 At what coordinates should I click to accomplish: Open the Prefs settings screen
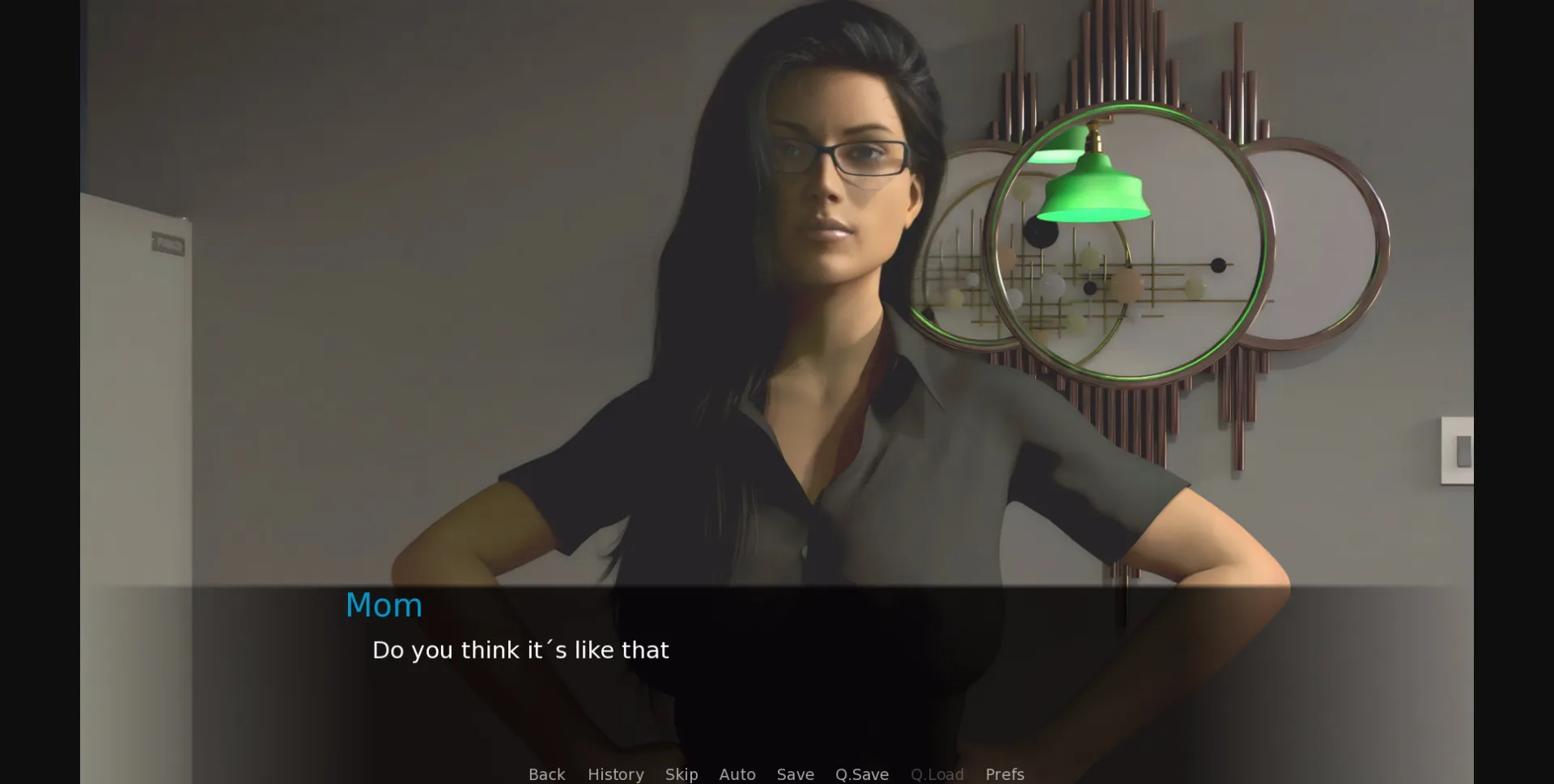pos(1004,773)
